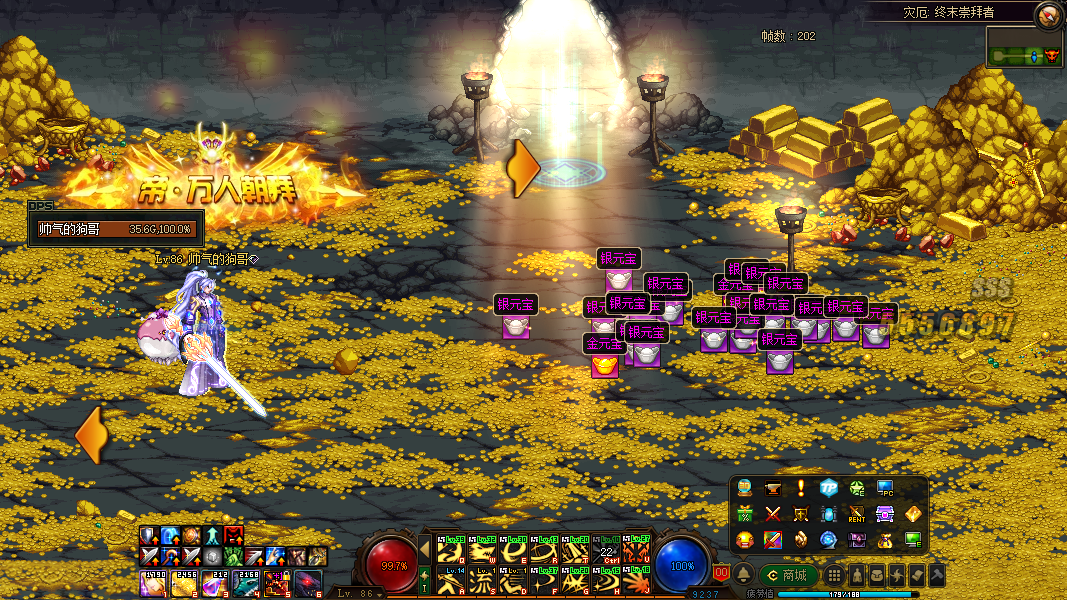This screenshot has width=1067, height=600.
Task: Click the yellow exclamation mark icon
Action: pyautogui.click(x=800, y=489)
